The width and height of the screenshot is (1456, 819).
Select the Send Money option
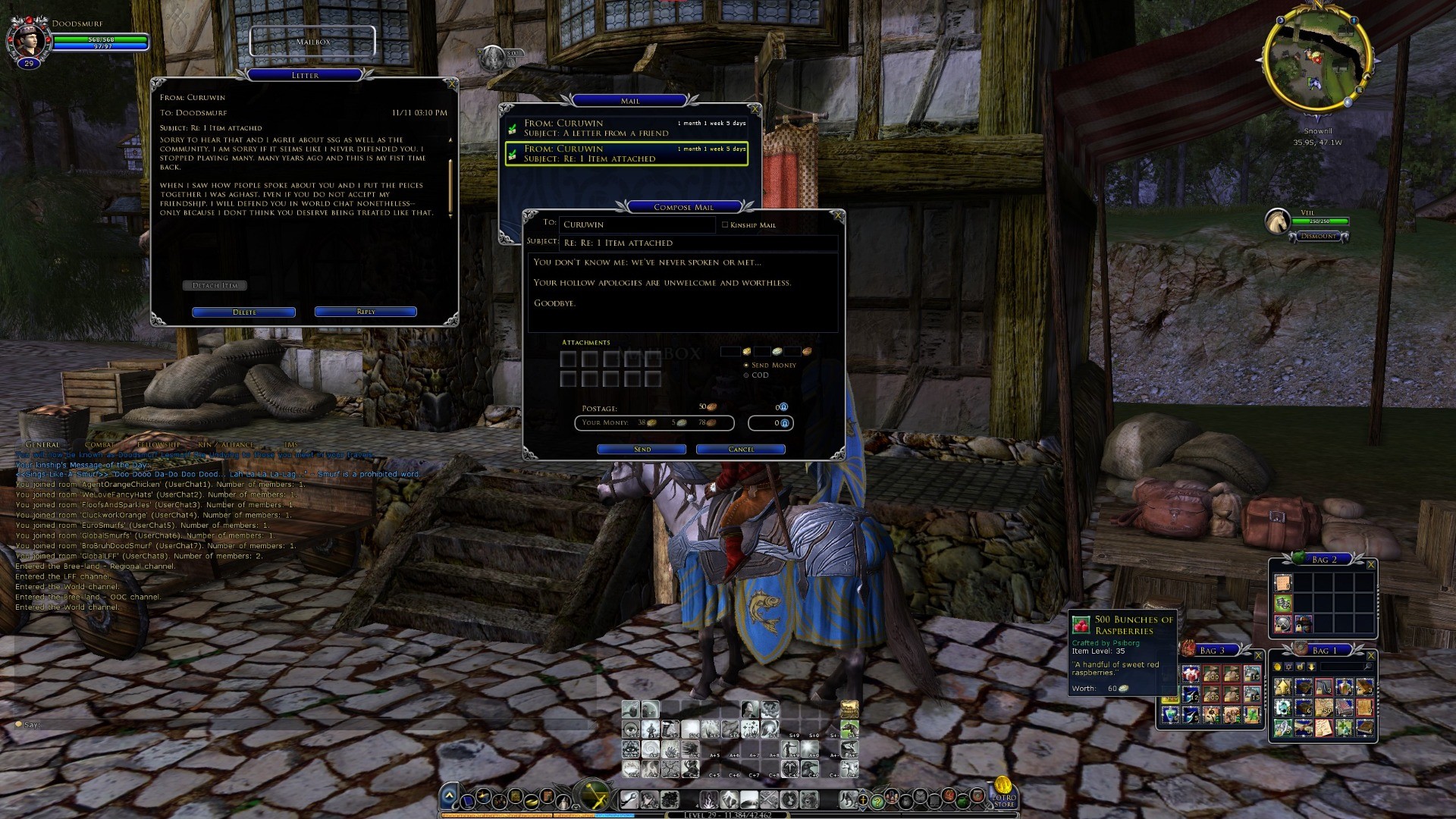click(746, 366)
